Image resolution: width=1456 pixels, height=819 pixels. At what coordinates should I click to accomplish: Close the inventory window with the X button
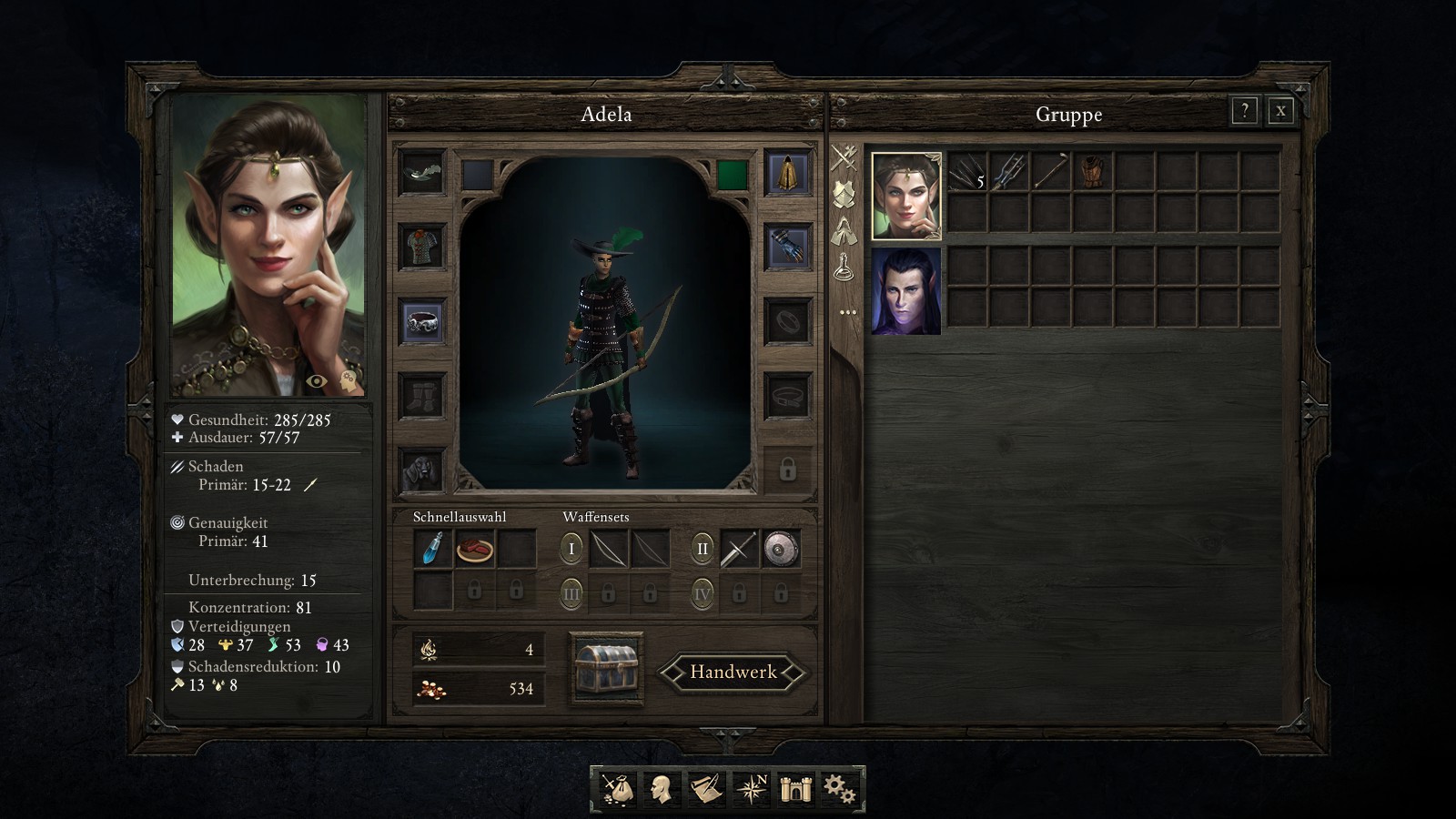(x=1280, y=111)
